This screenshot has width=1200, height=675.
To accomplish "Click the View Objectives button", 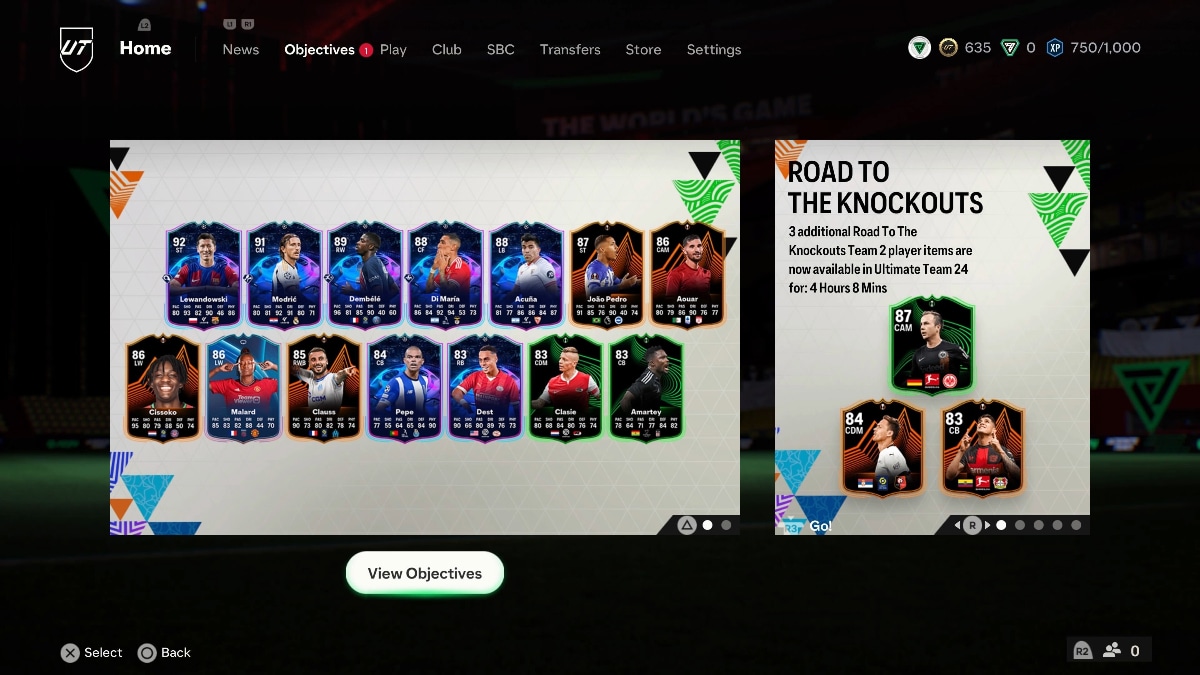I will pyautogui.click(x=425, y=573).
